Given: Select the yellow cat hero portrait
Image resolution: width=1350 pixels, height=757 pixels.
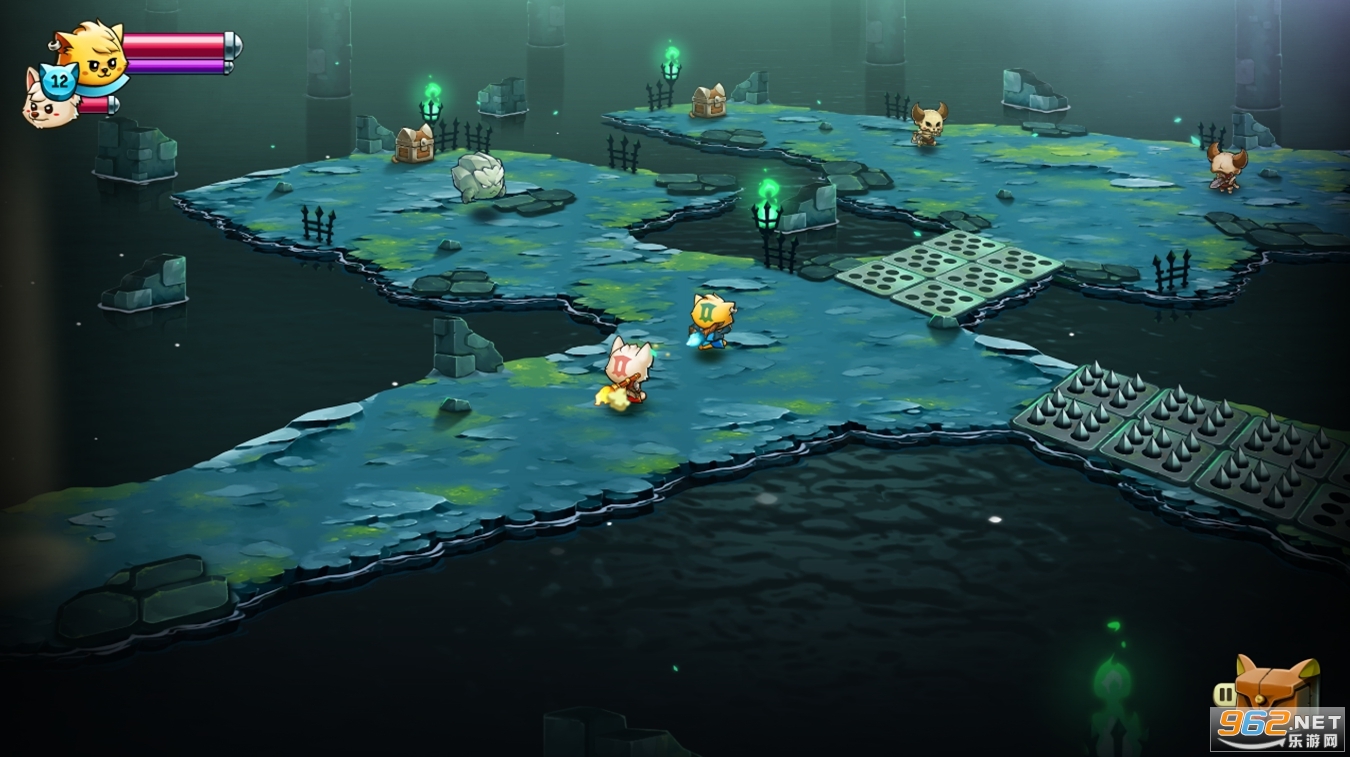Looking at the screenshot, I should (91, 55).
